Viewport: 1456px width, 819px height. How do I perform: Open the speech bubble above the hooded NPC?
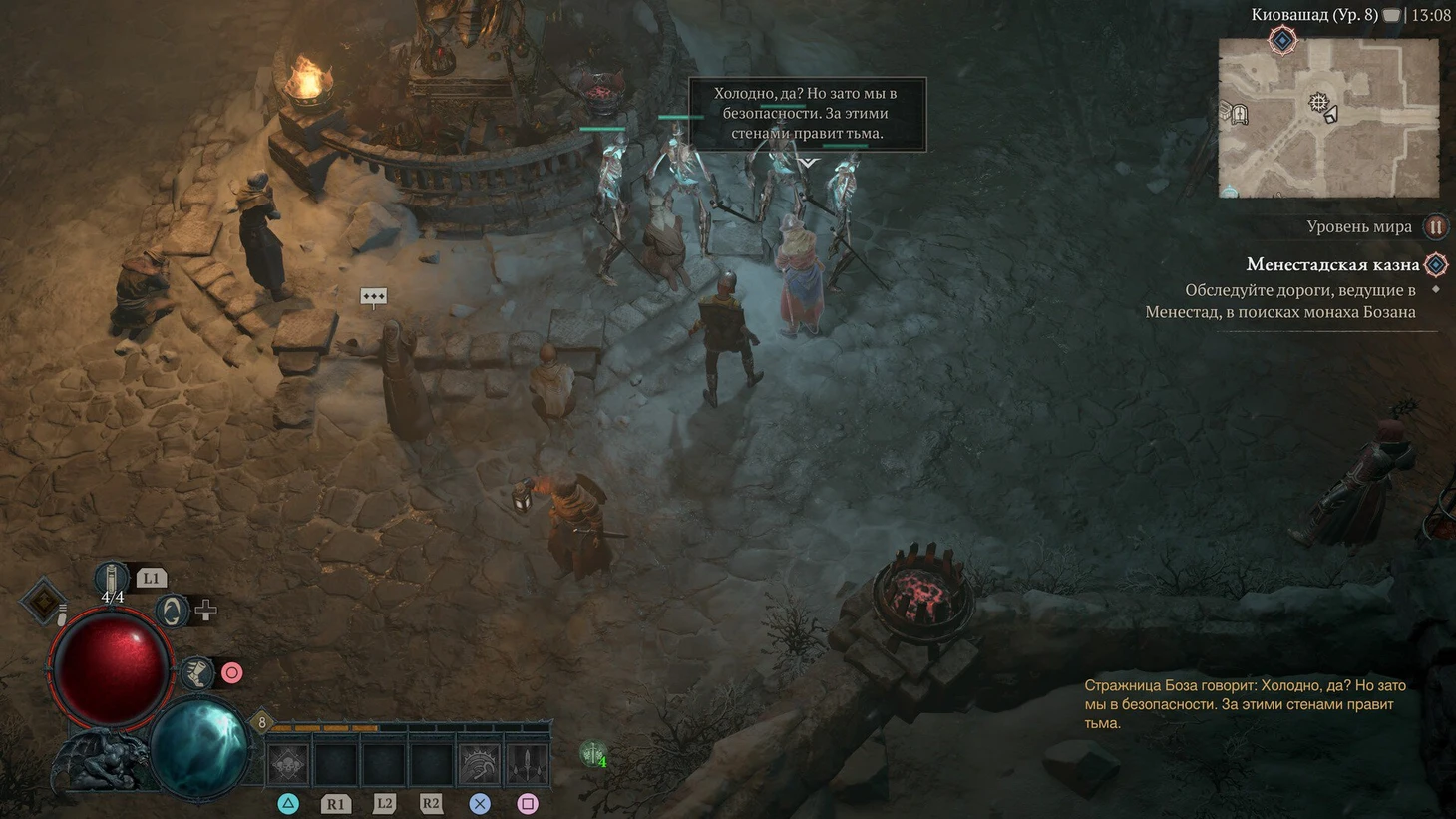click(x=373, y=297)
